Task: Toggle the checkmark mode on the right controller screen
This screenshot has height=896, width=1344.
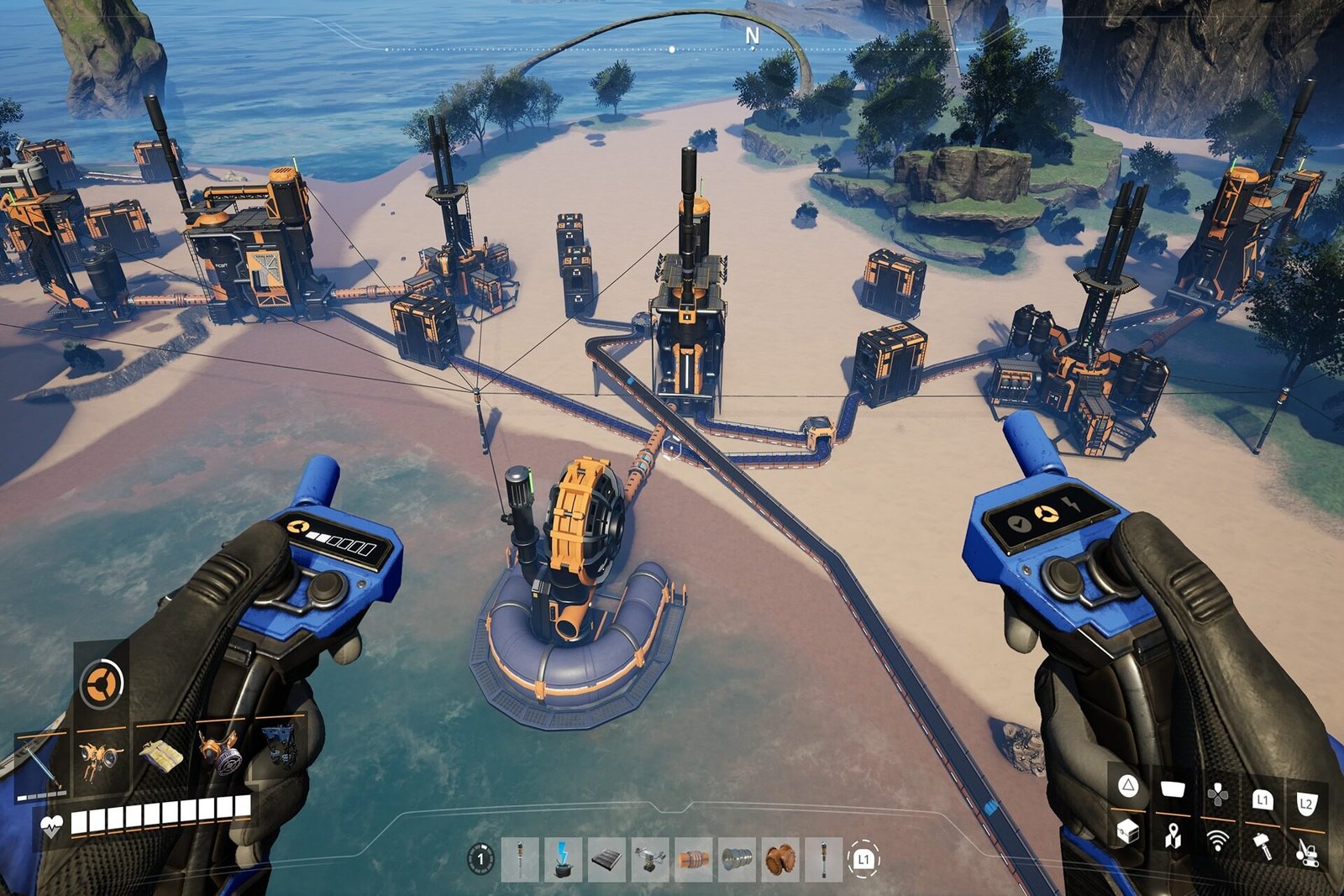Action: 1019,523
